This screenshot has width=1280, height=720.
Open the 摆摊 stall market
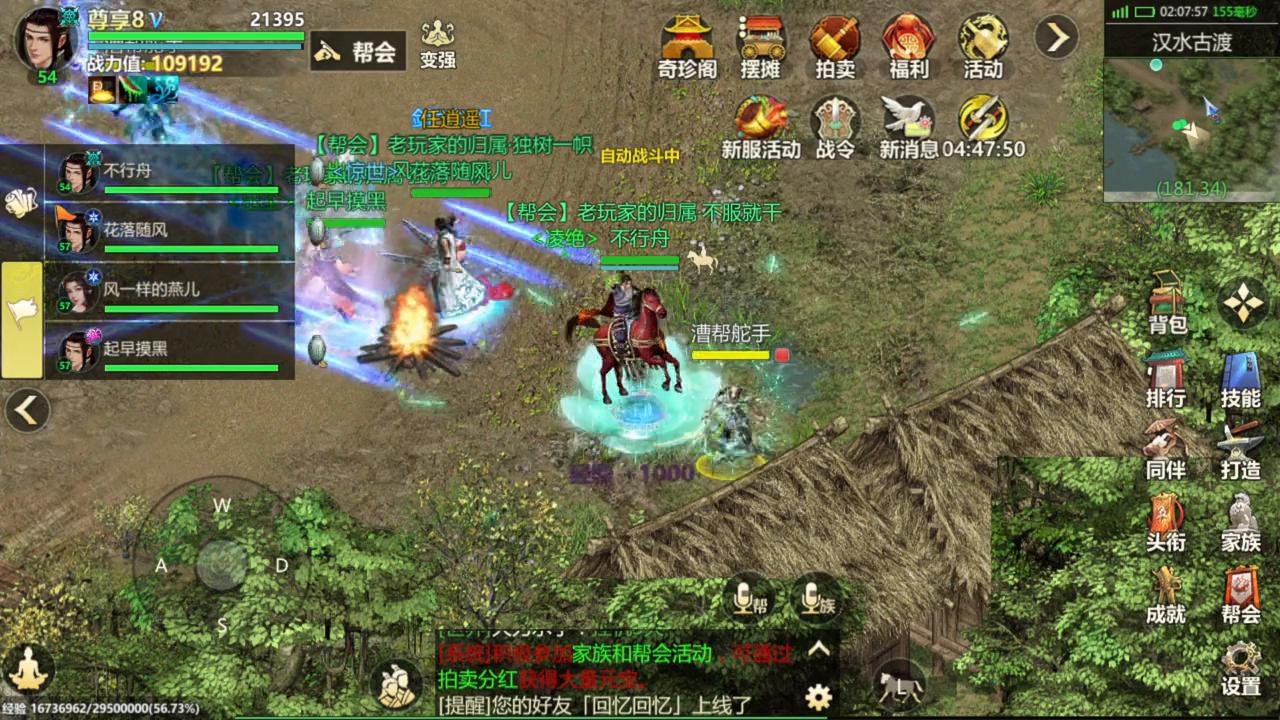point(761,46)
